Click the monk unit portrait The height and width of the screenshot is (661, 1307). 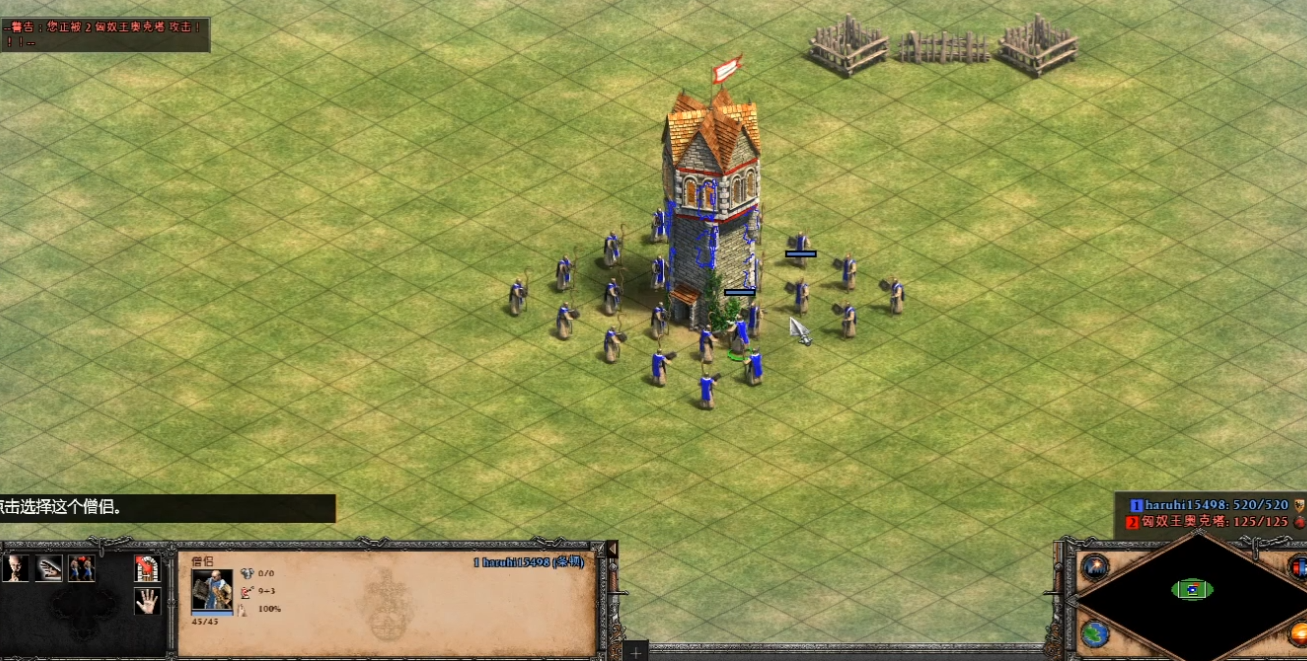tap(211, 590)
